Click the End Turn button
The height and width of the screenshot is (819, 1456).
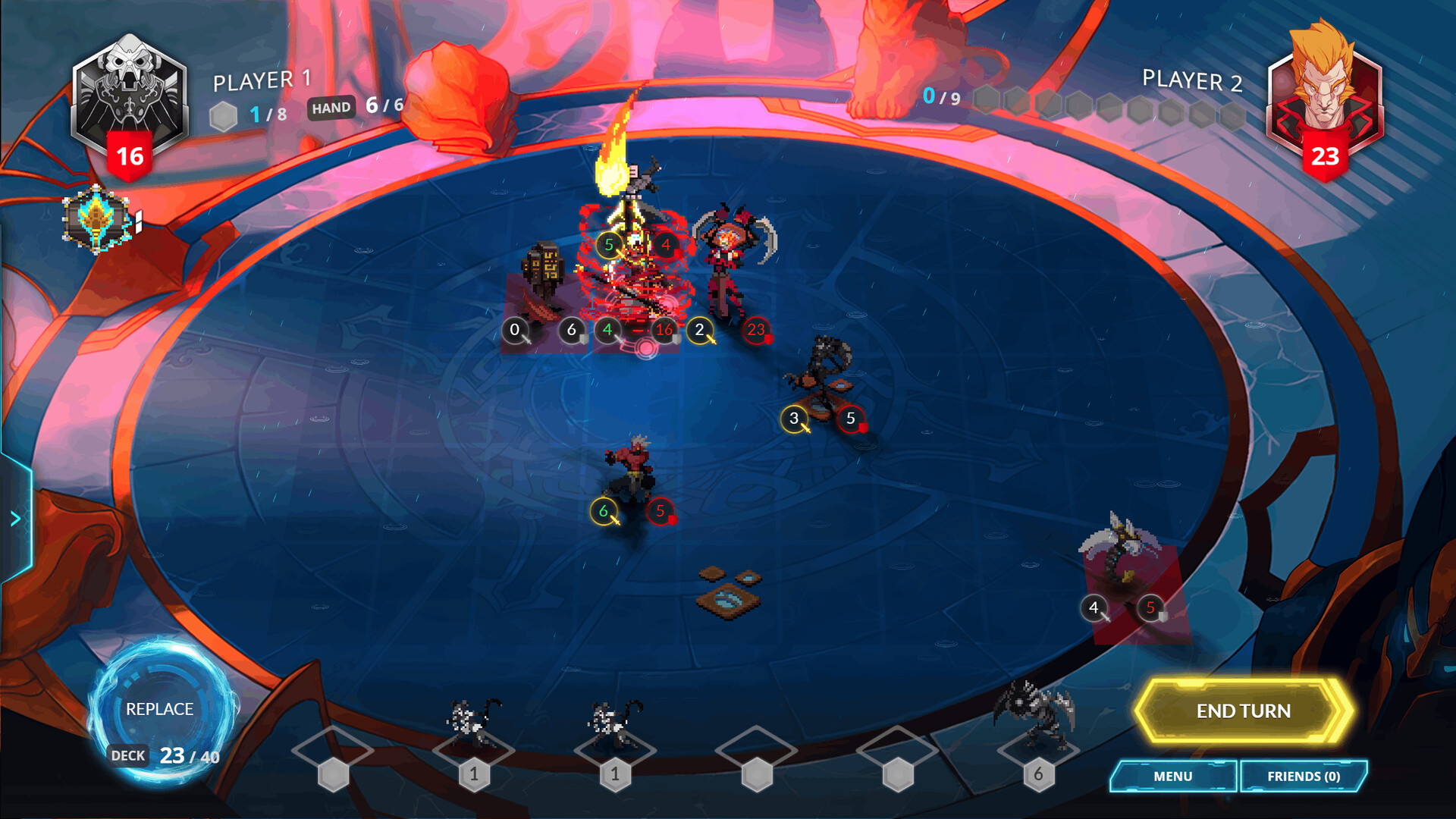pyautogui.click(x=1244, y=711)
